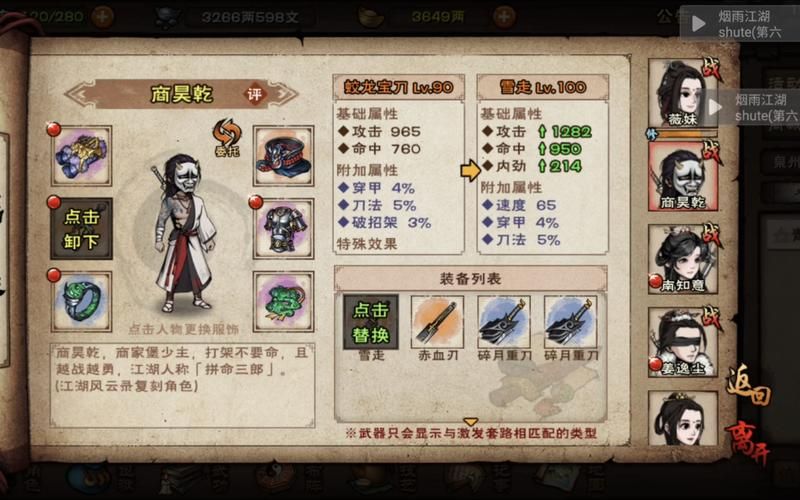This screenshot has height=500, width=800.
Task: Open the 评 review button beside the name
Action: pyautogui.click(x=255, y=94)
